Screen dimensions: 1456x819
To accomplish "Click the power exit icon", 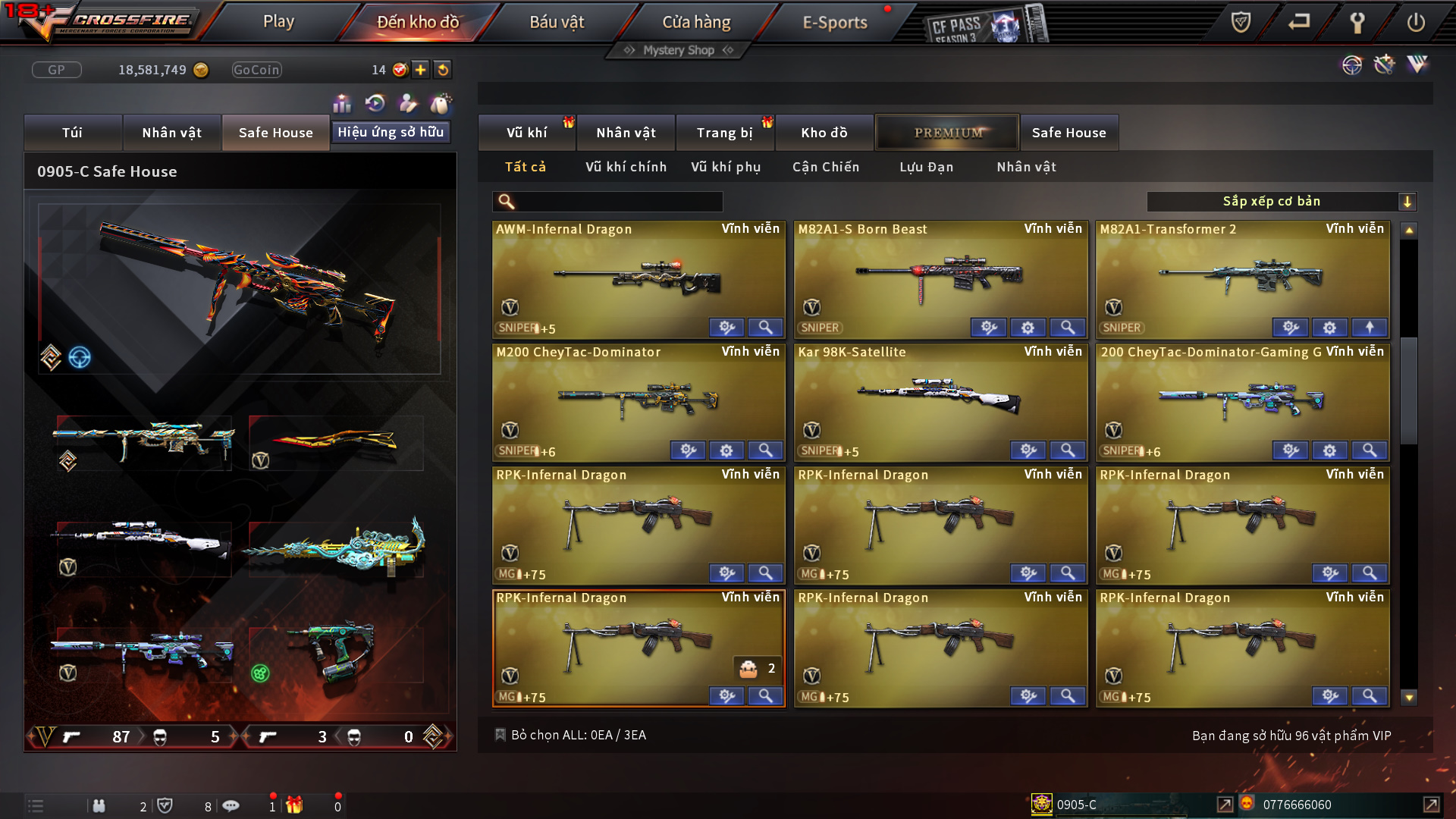I will pyautogui.click(x=1415, y=22).
